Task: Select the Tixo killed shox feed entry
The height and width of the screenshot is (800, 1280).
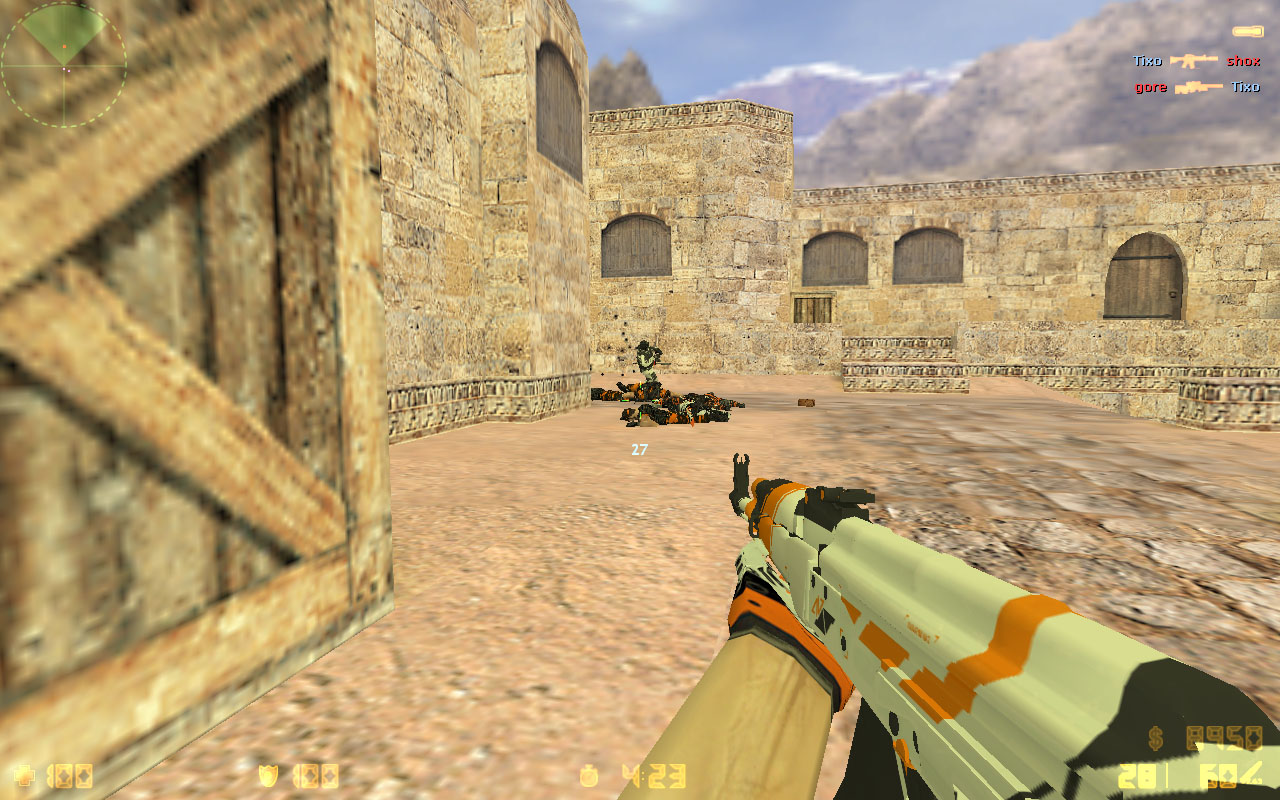Action: pyautogui.click(x=1196, y=61)
